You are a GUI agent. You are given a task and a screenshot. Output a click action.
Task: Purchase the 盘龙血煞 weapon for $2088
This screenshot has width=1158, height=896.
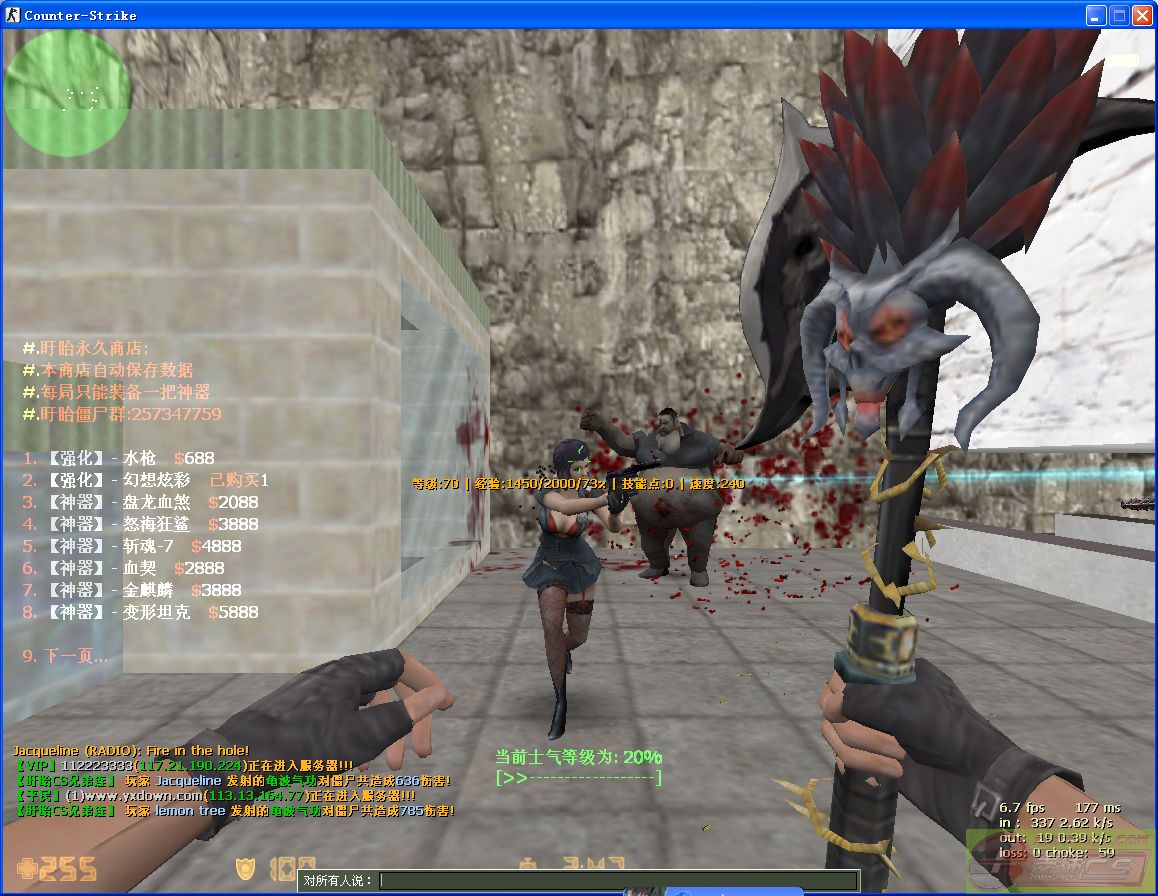coord(140,502)
